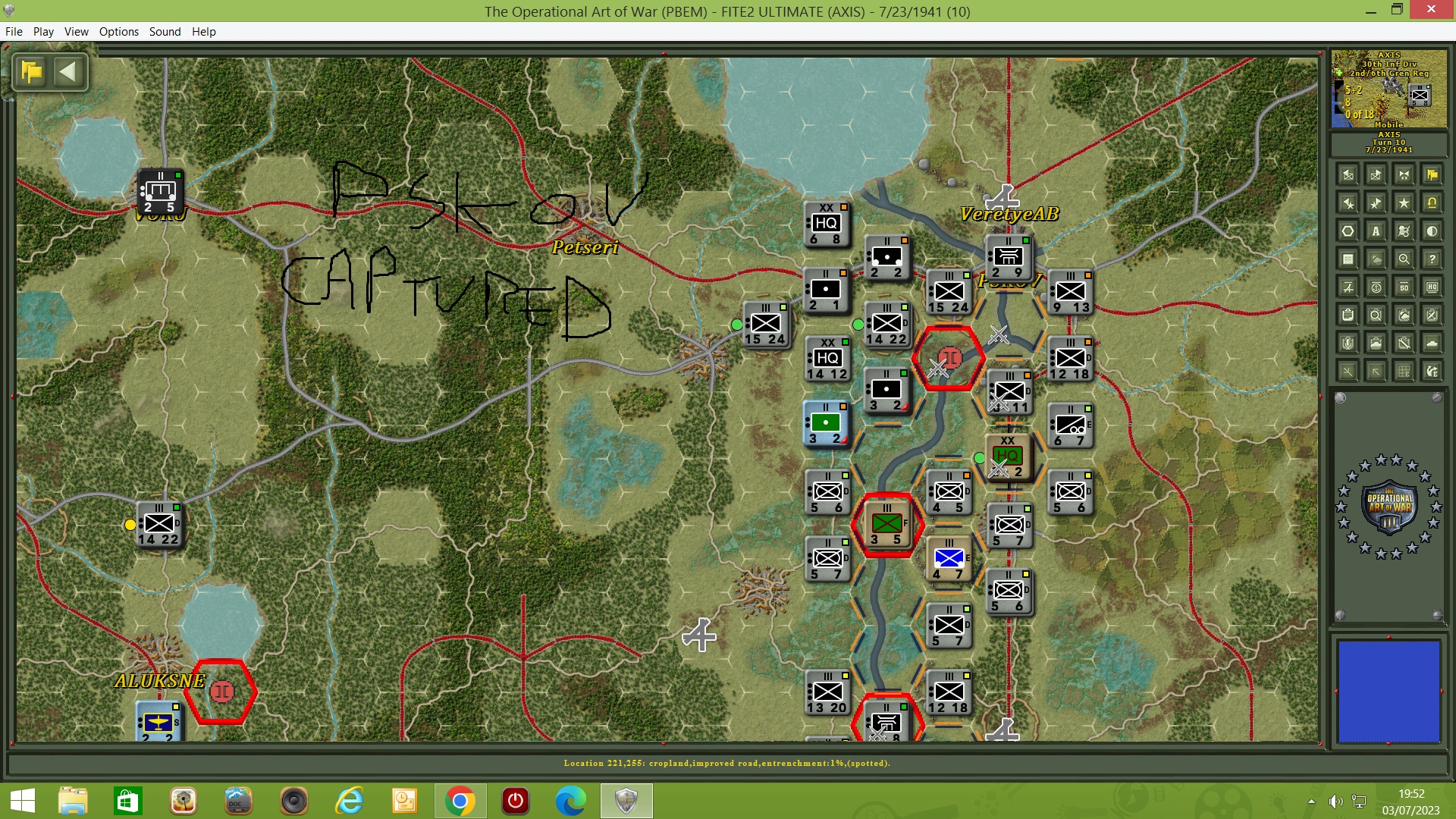Expand the View menu
Viewport: 1456px width, 819px height.
click(x=76, y=32)
